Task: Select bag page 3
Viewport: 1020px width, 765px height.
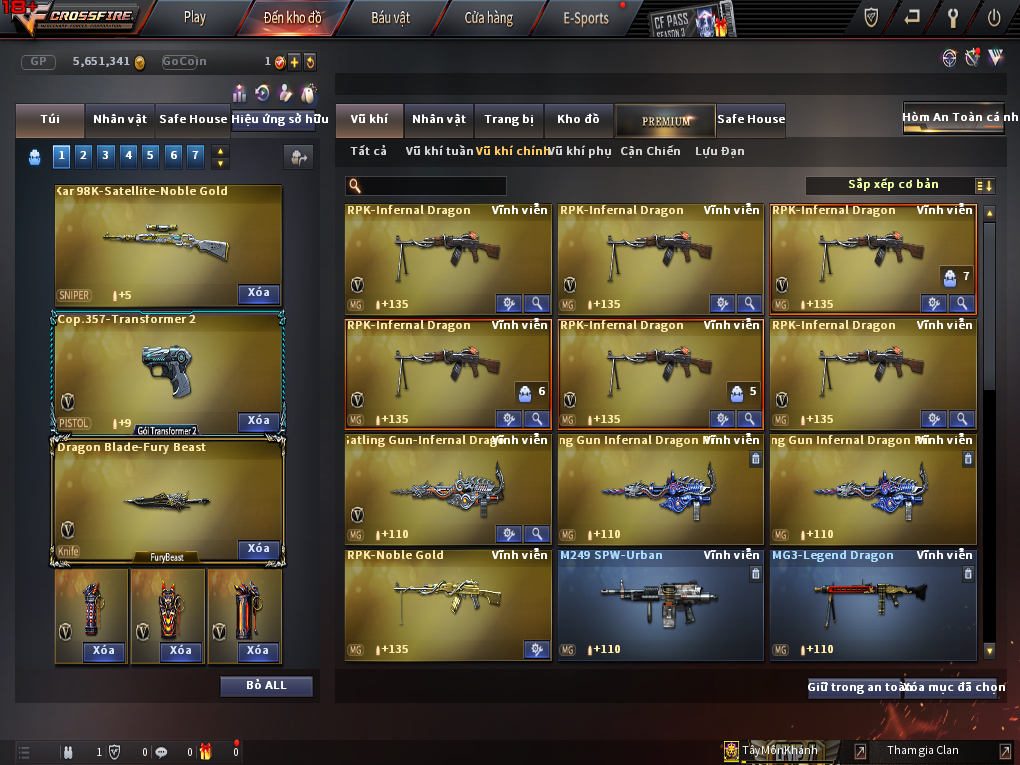Action: pyautogui.click(x=105, y=155)
